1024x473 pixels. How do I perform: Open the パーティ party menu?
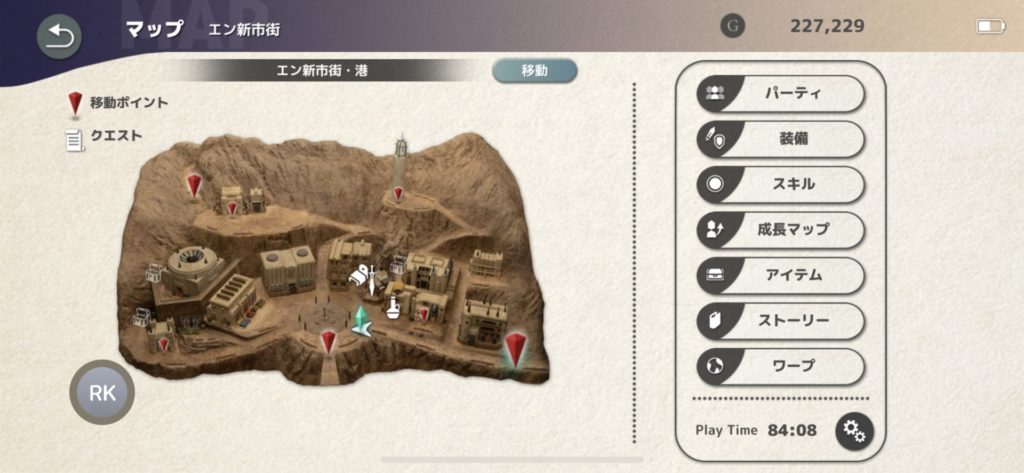point(780,93)
